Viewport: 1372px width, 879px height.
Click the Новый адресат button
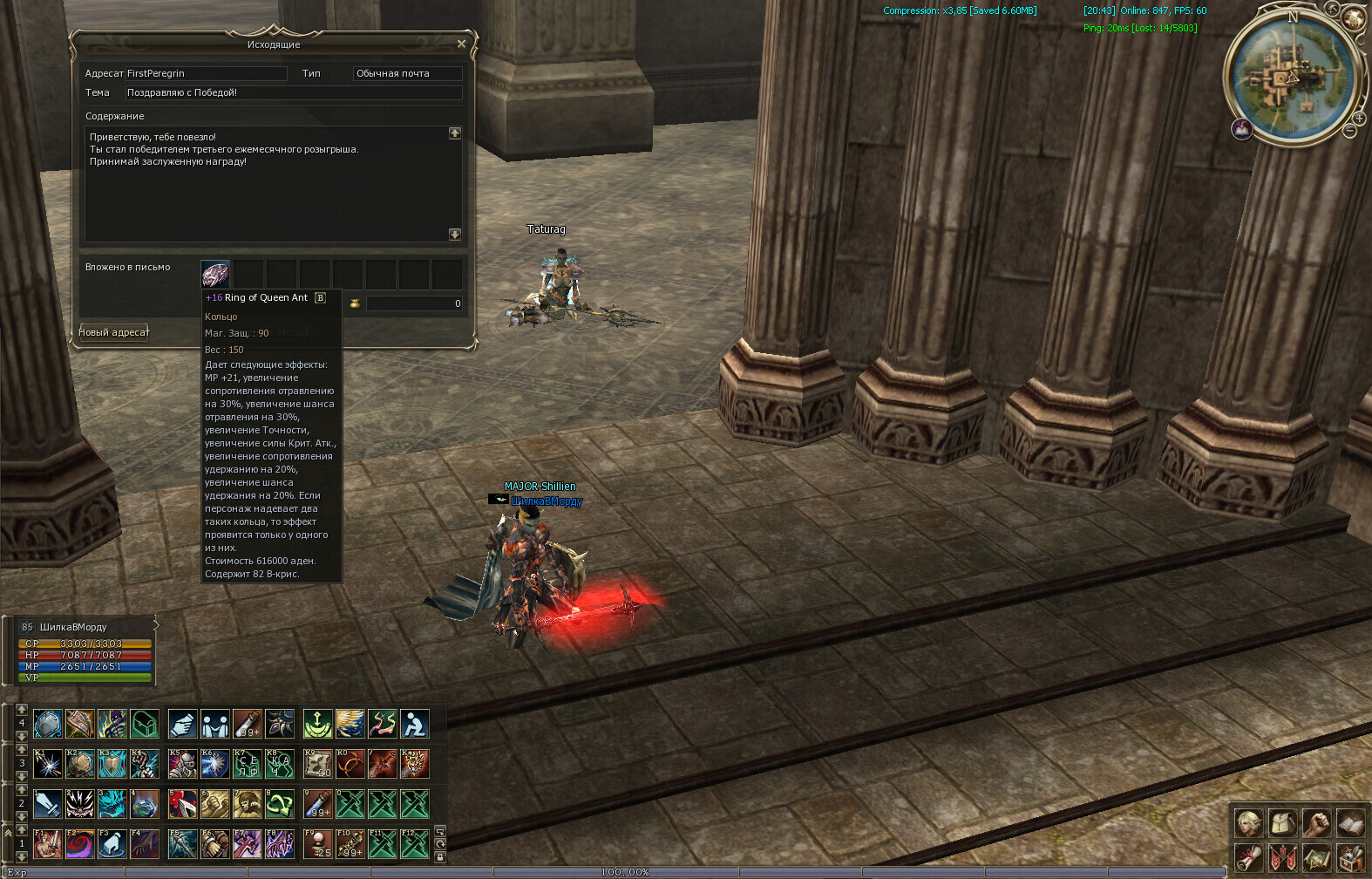point(114,332)
